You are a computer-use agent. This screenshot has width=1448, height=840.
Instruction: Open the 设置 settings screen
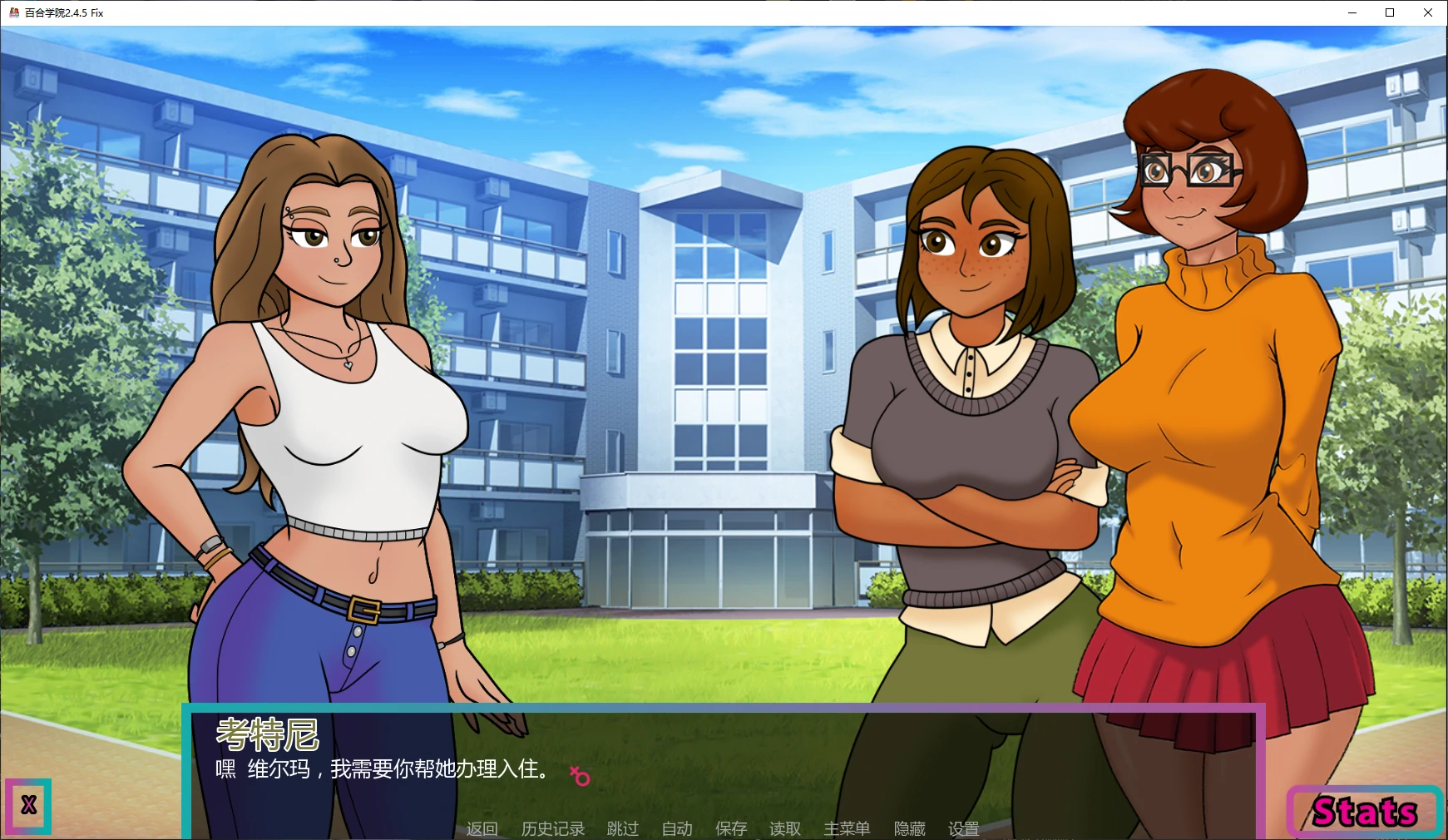963,828
